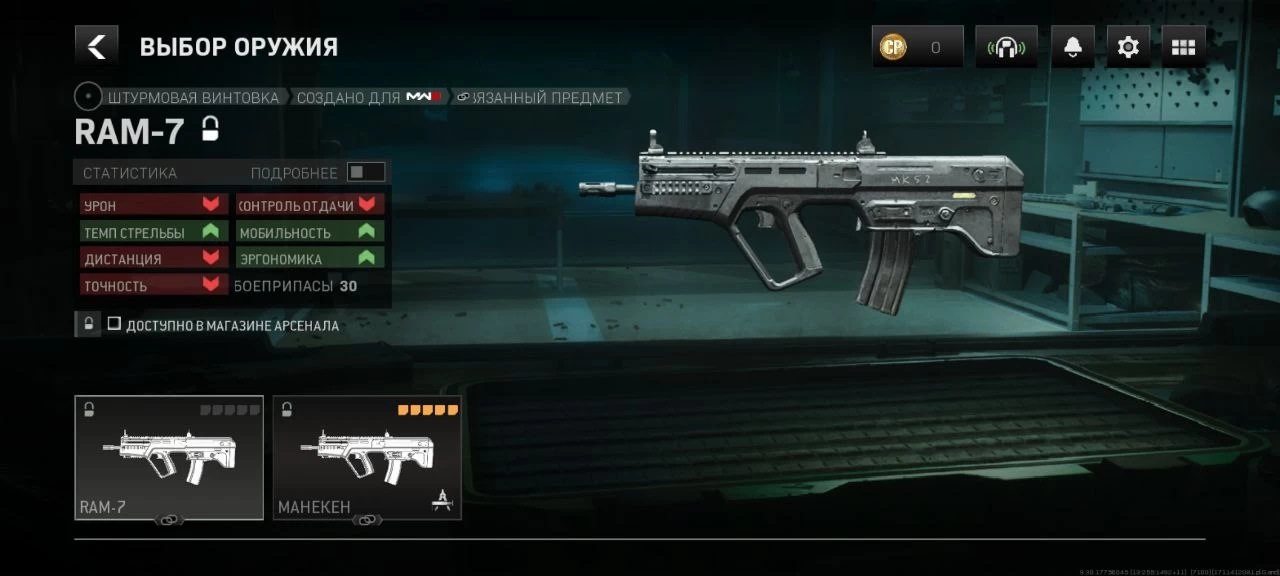
Task: Choose the Манекен blueprint tile
Action: (x=367, y=457)
